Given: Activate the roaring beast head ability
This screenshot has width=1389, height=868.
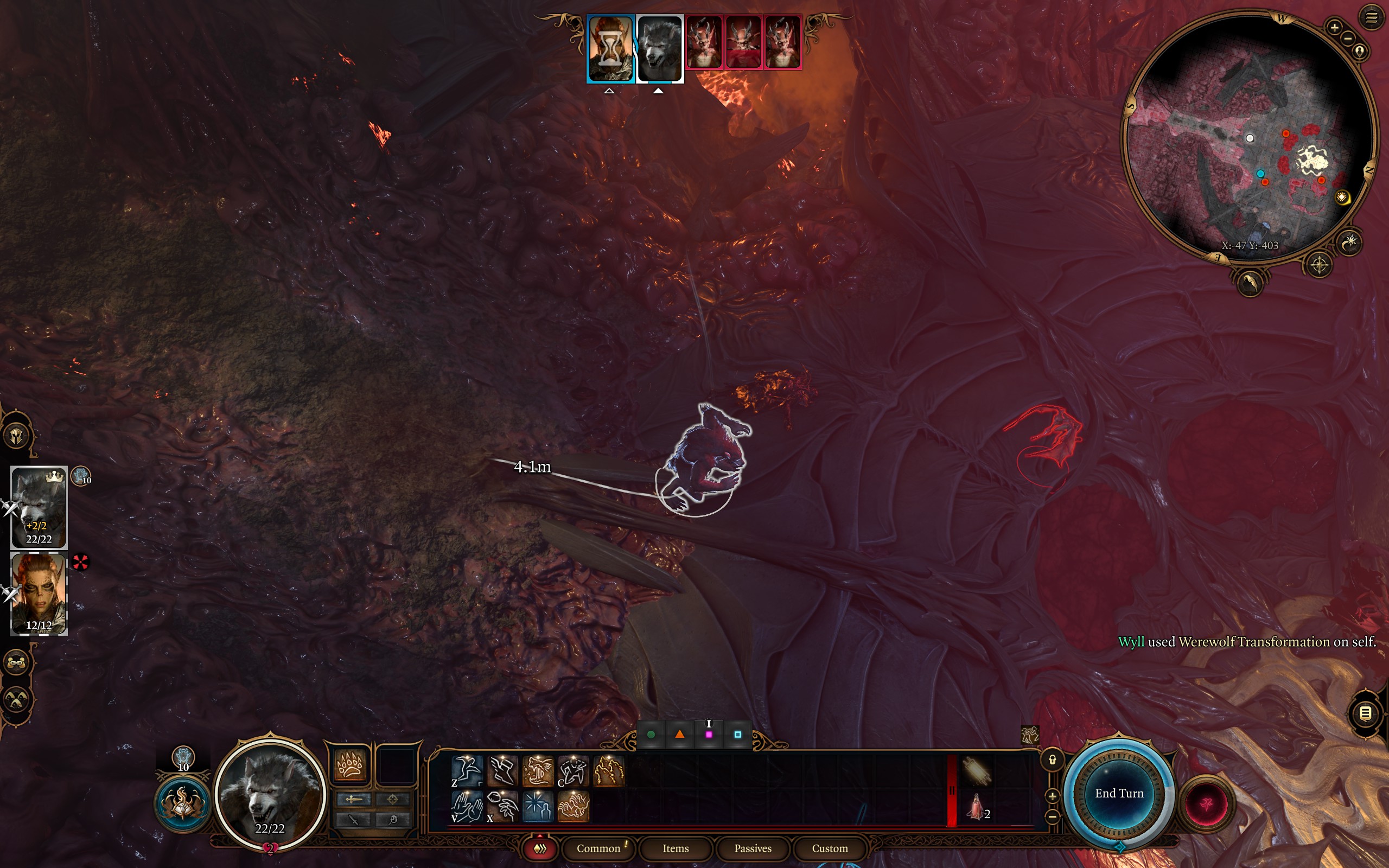Looking at the screenshot, I should pyautogui.click(x=538, y=770).
